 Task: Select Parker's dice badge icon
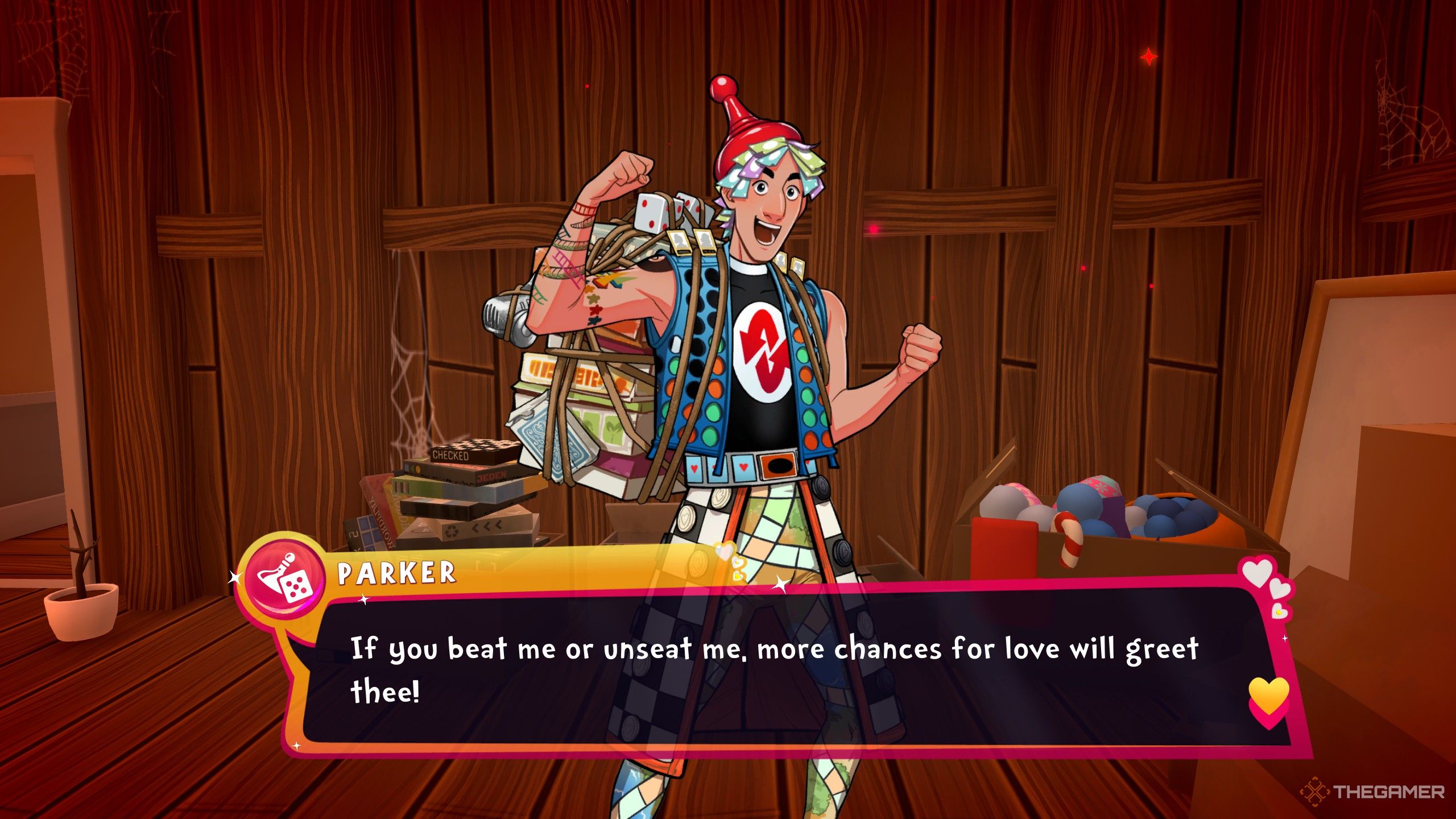[284, 578]
